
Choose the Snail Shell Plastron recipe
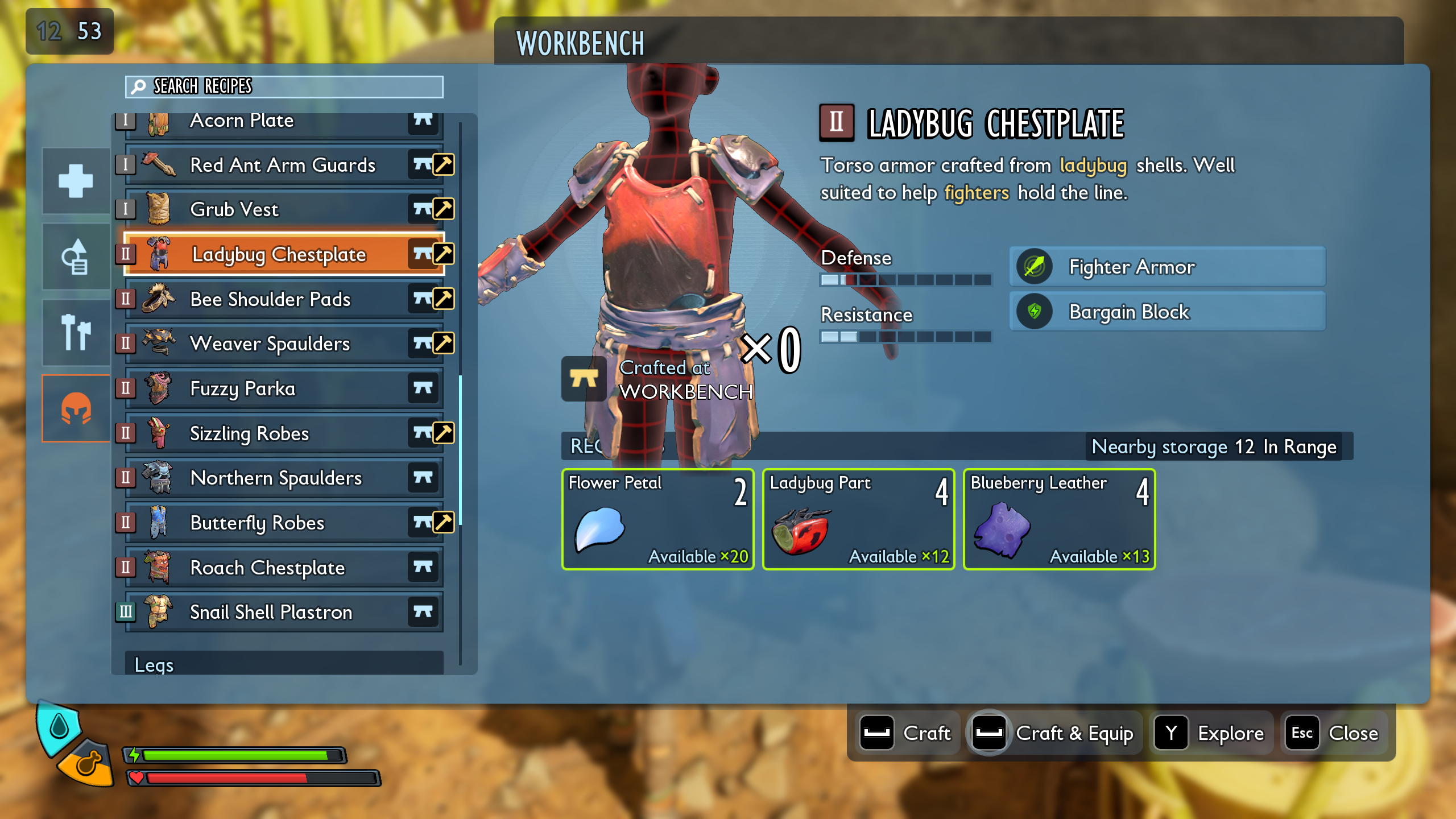point(271,612)
